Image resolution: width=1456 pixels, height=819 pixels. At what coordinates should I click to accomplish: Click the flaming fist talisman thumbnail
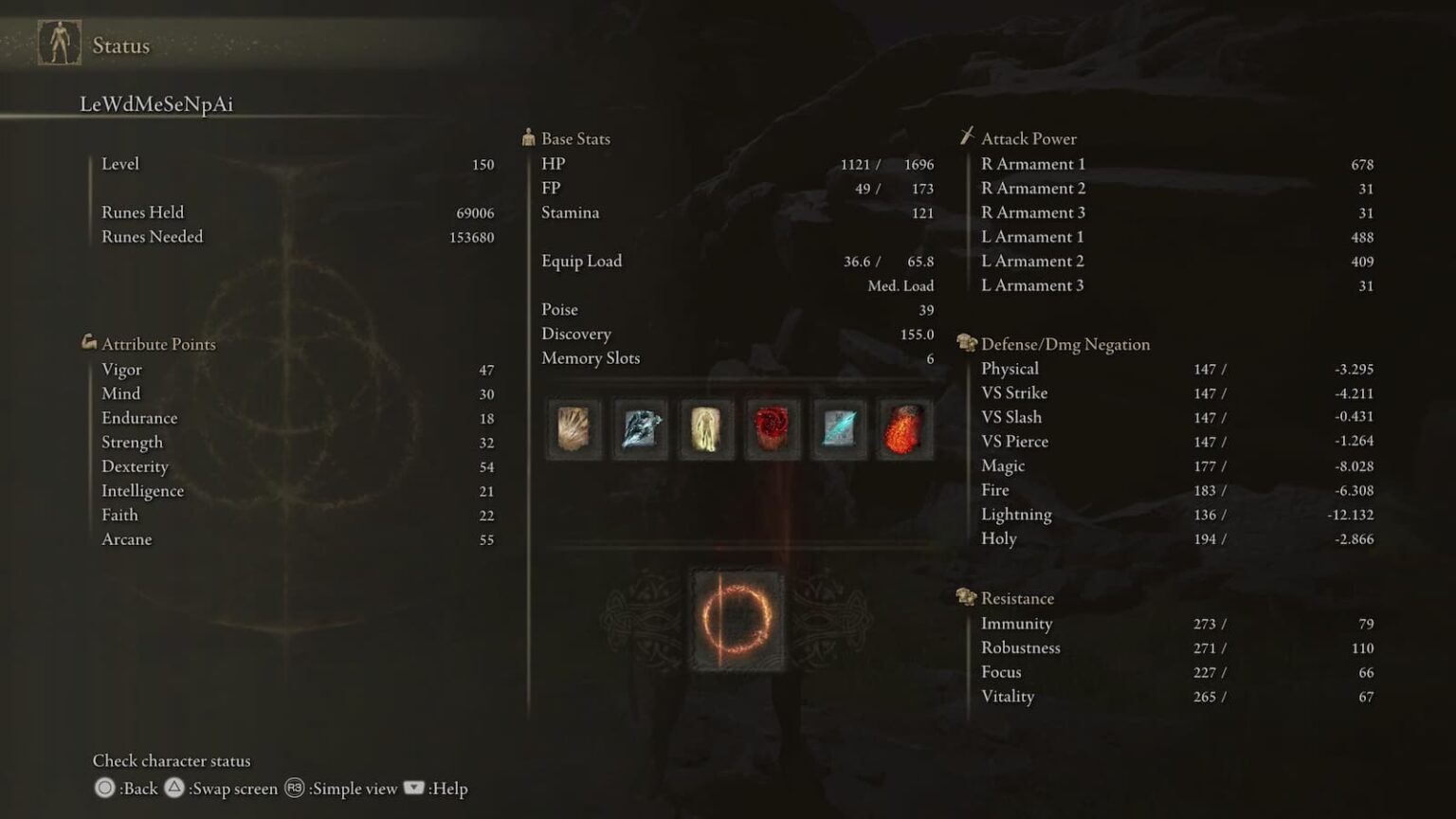pos(904,428)
